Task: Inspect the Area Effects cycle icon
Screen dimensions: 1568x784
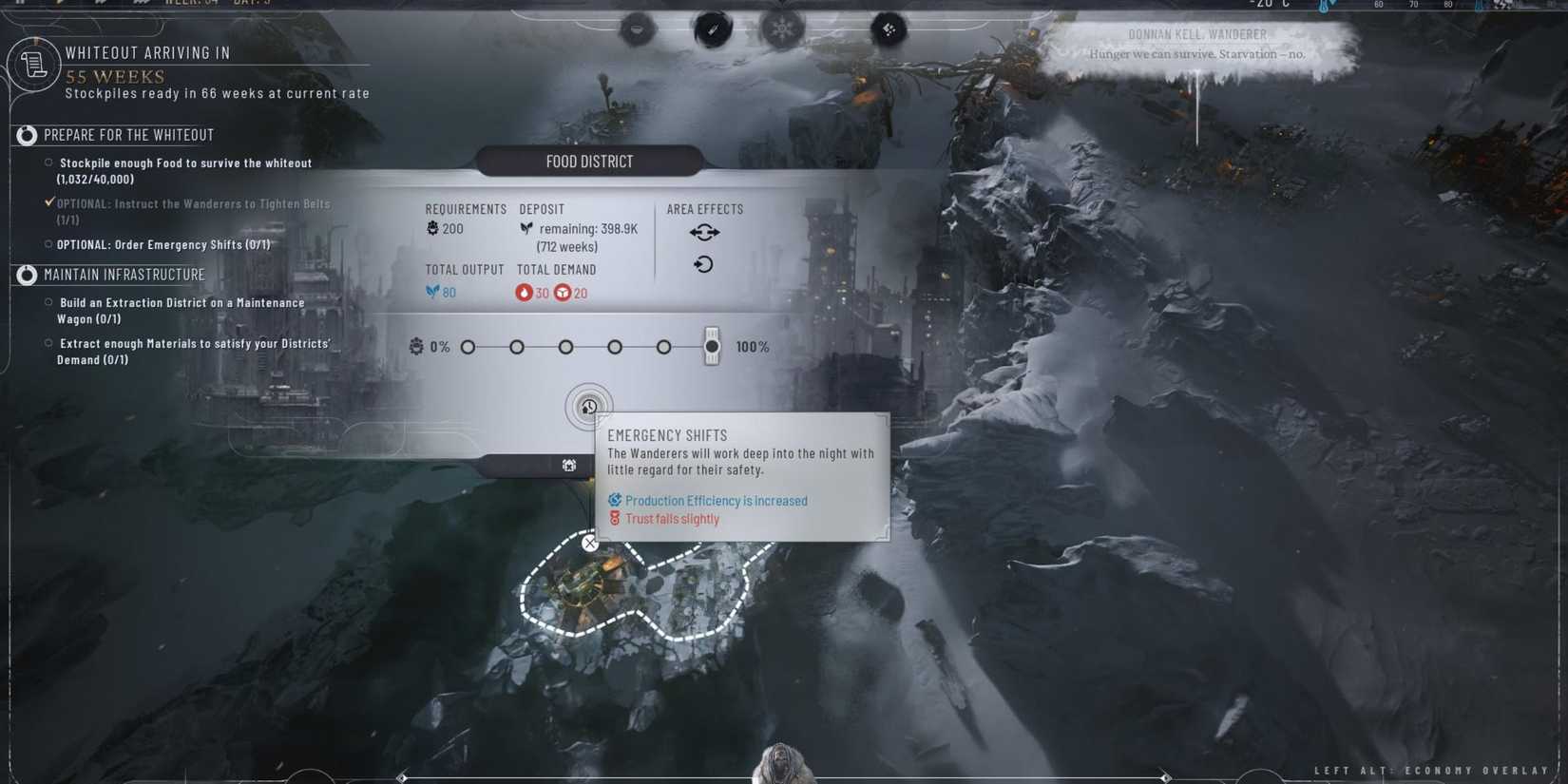Action: pyautogui.click(x=703, y=264)
